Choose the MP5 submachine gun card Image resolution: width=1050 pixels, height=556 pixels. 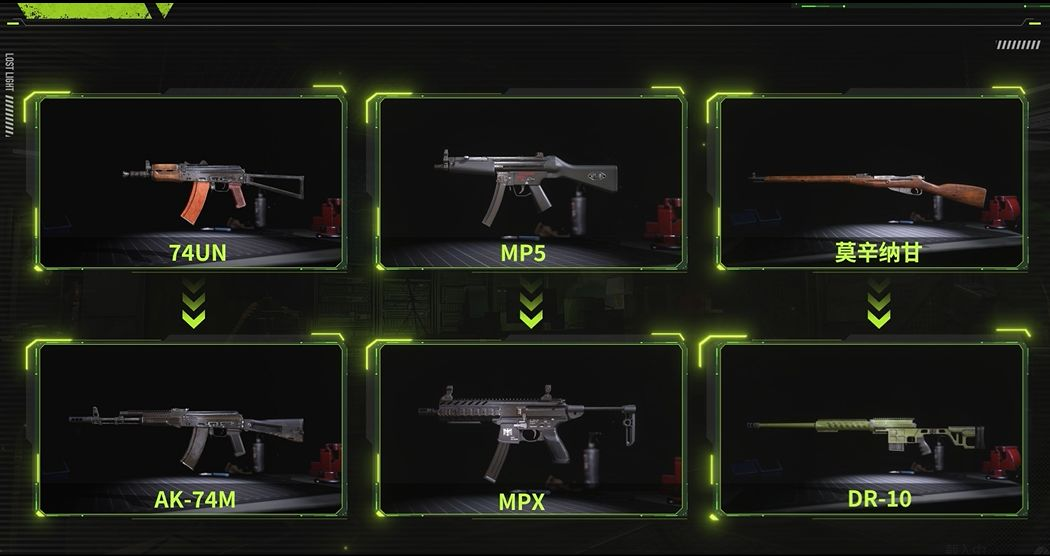pos(530,182)
